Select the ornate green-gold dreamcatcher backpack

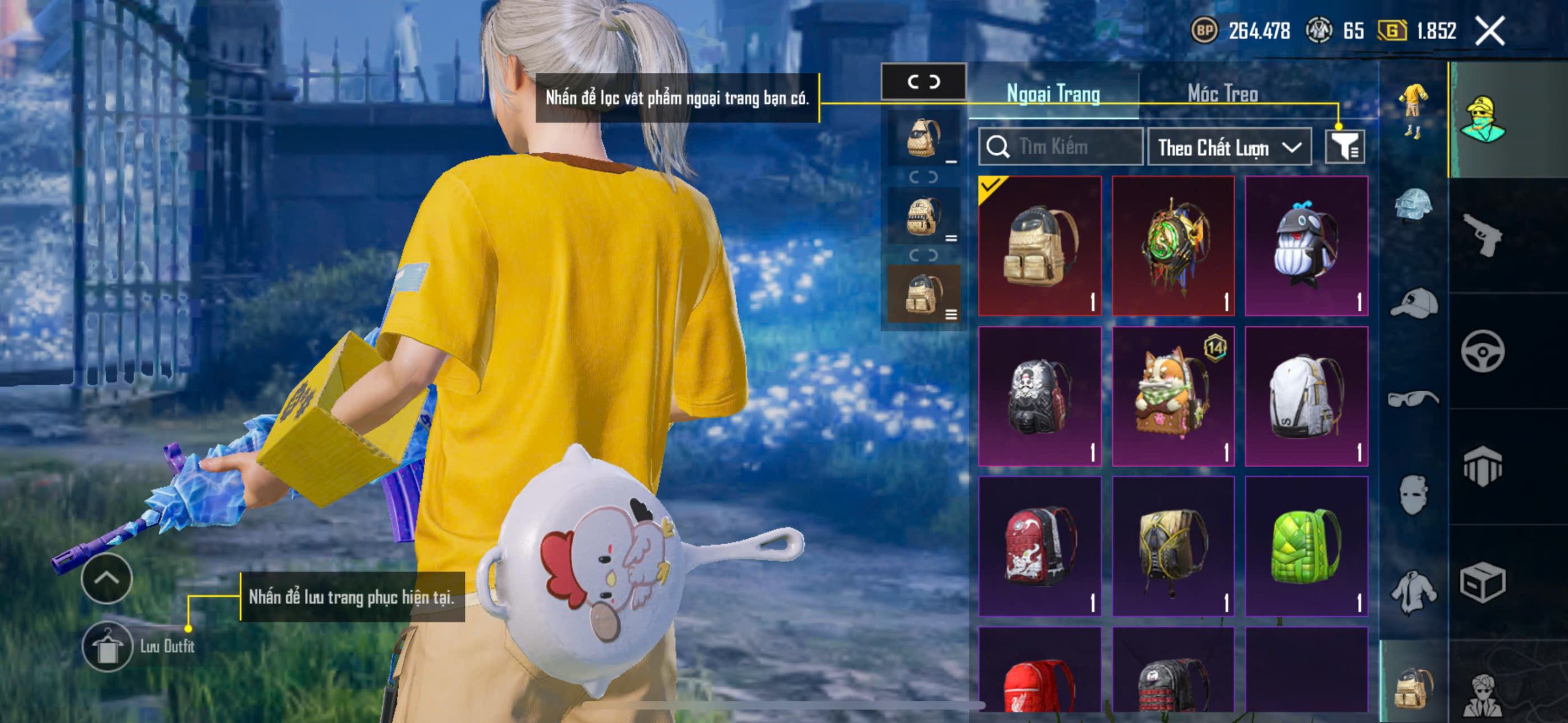tap(1173, 246)
